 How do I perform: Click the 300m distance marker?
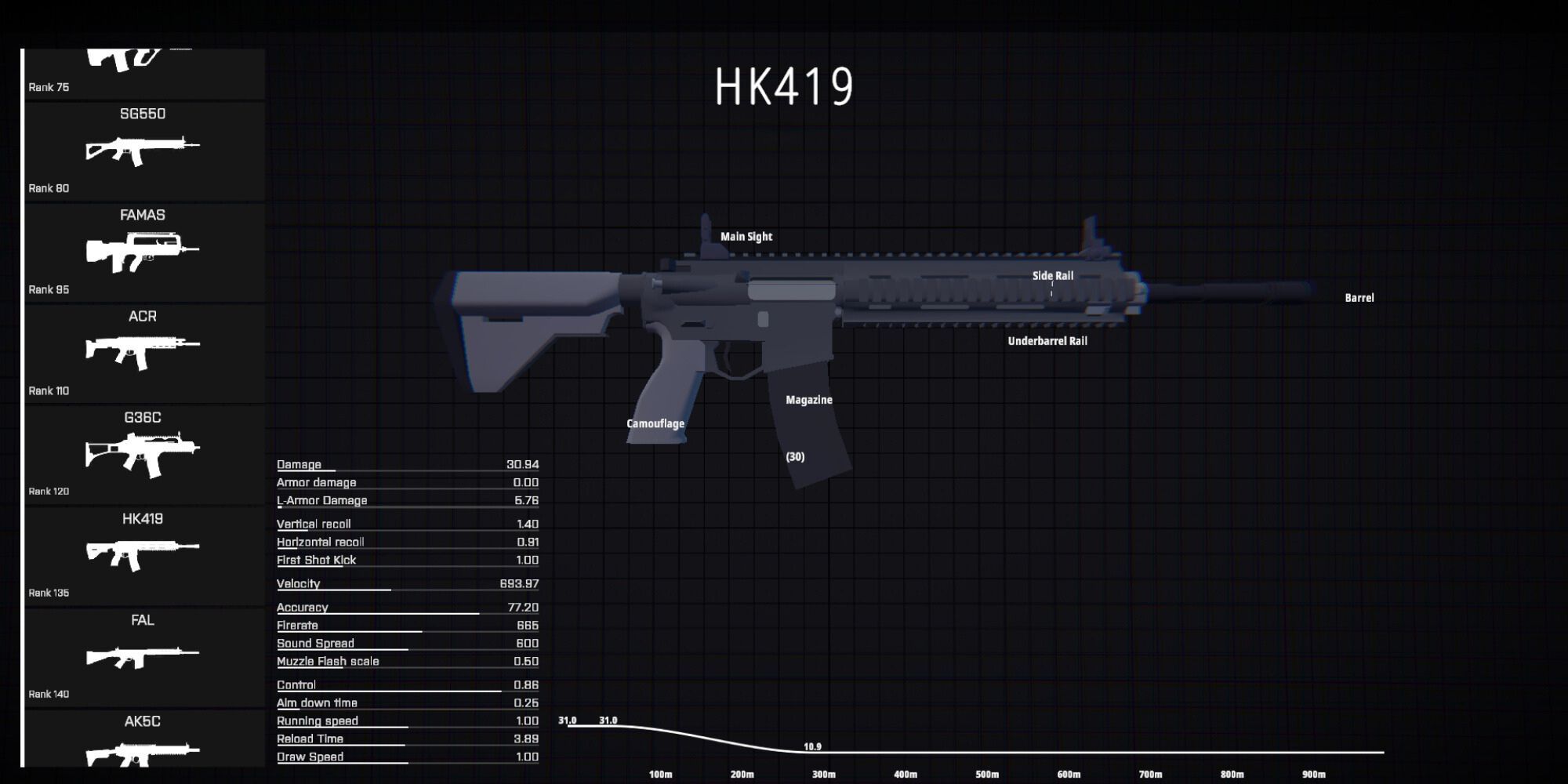tap(822, 774)
